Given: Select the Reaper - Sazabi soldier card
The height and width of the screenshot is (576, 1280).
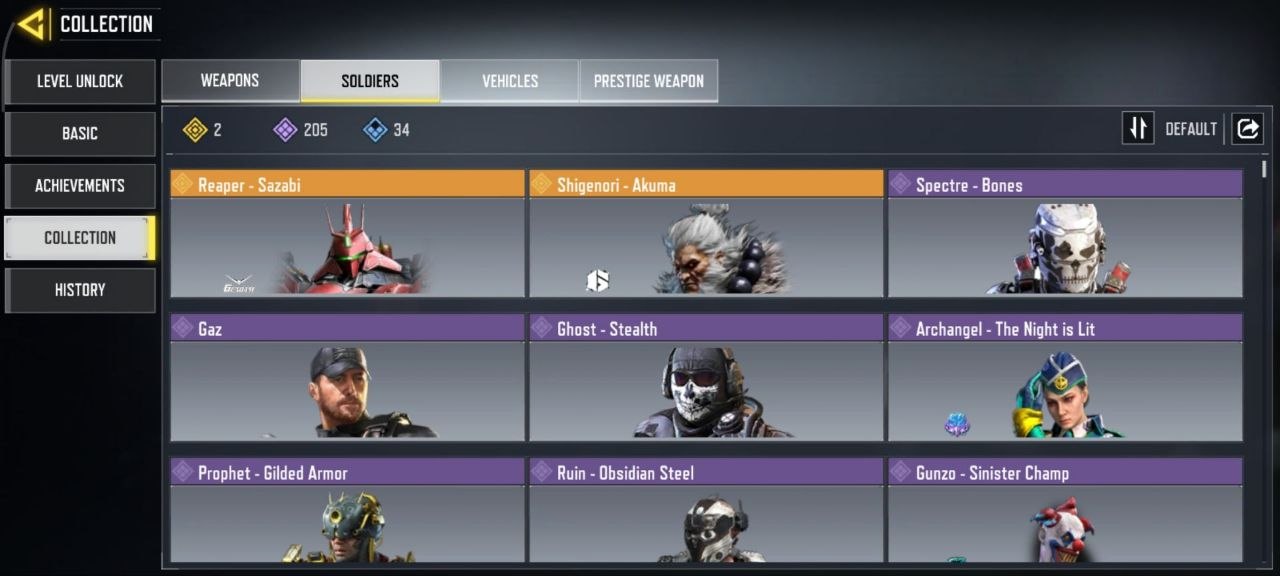Looking at the screenshot, I should 347,234.
